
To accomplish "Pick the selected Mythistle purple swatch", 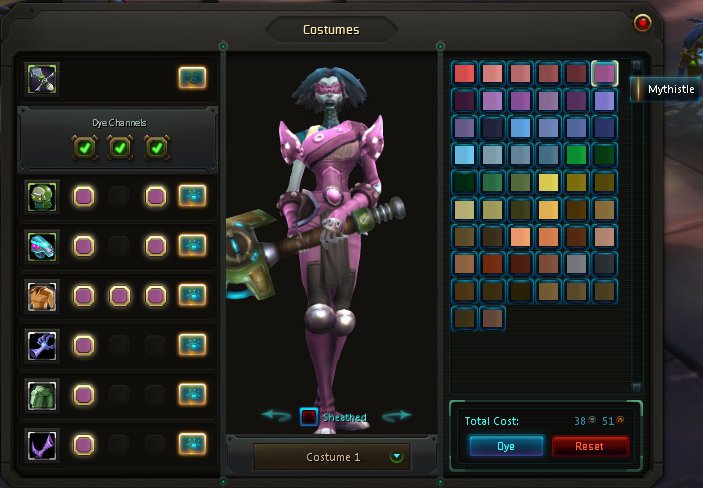I will pyautogui.click(x=604, y=73).
